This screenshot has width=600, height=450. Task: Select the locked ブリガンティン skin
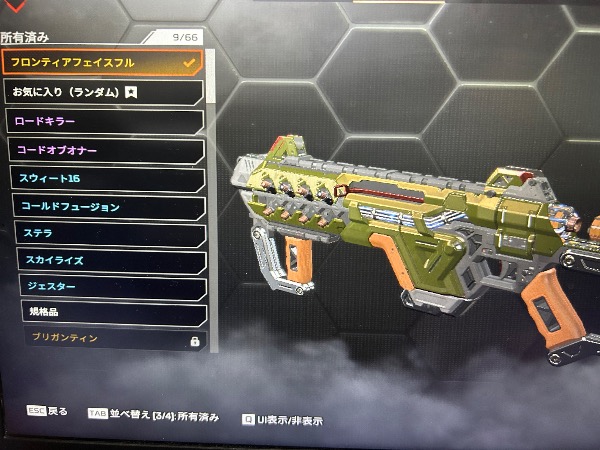pos(116,340)
